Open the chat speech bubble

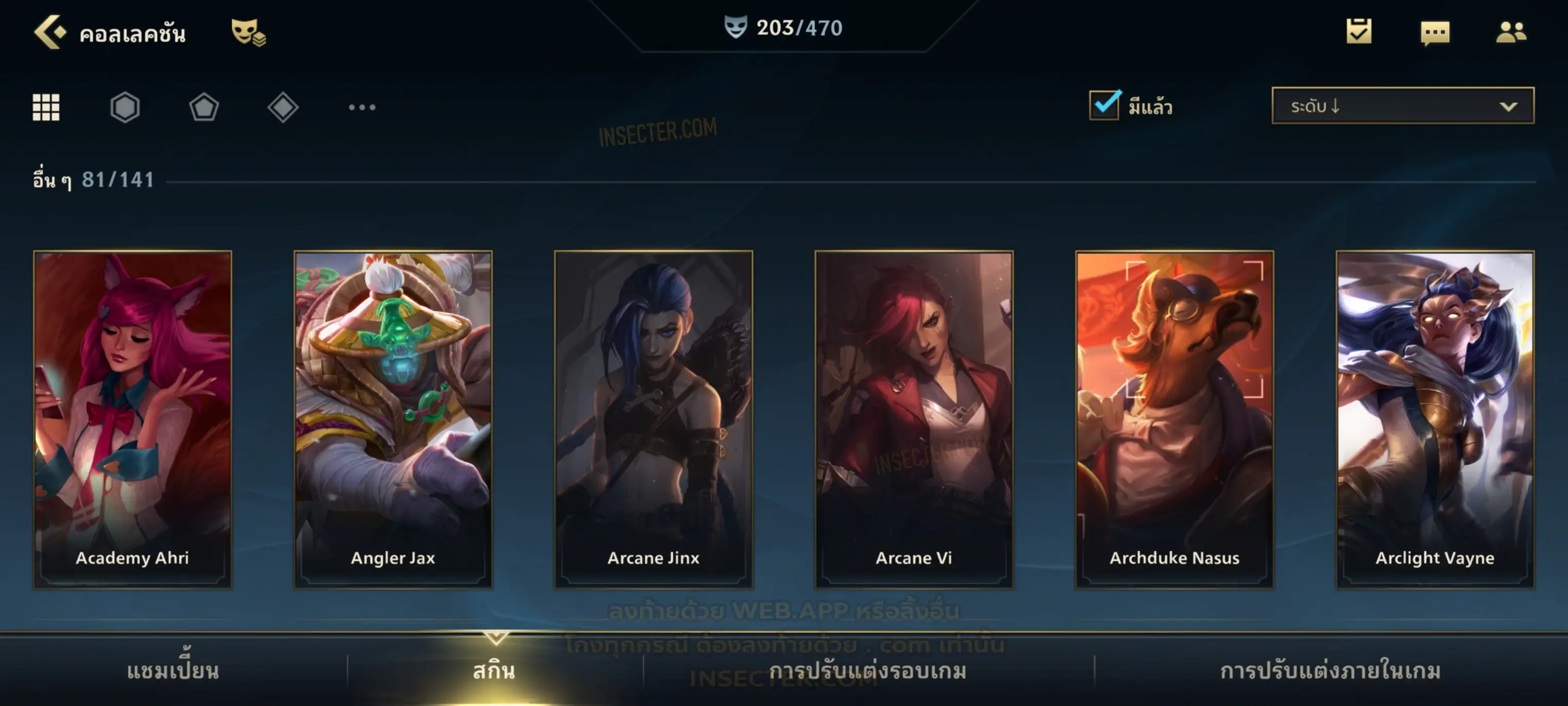tap(1435, 33)
